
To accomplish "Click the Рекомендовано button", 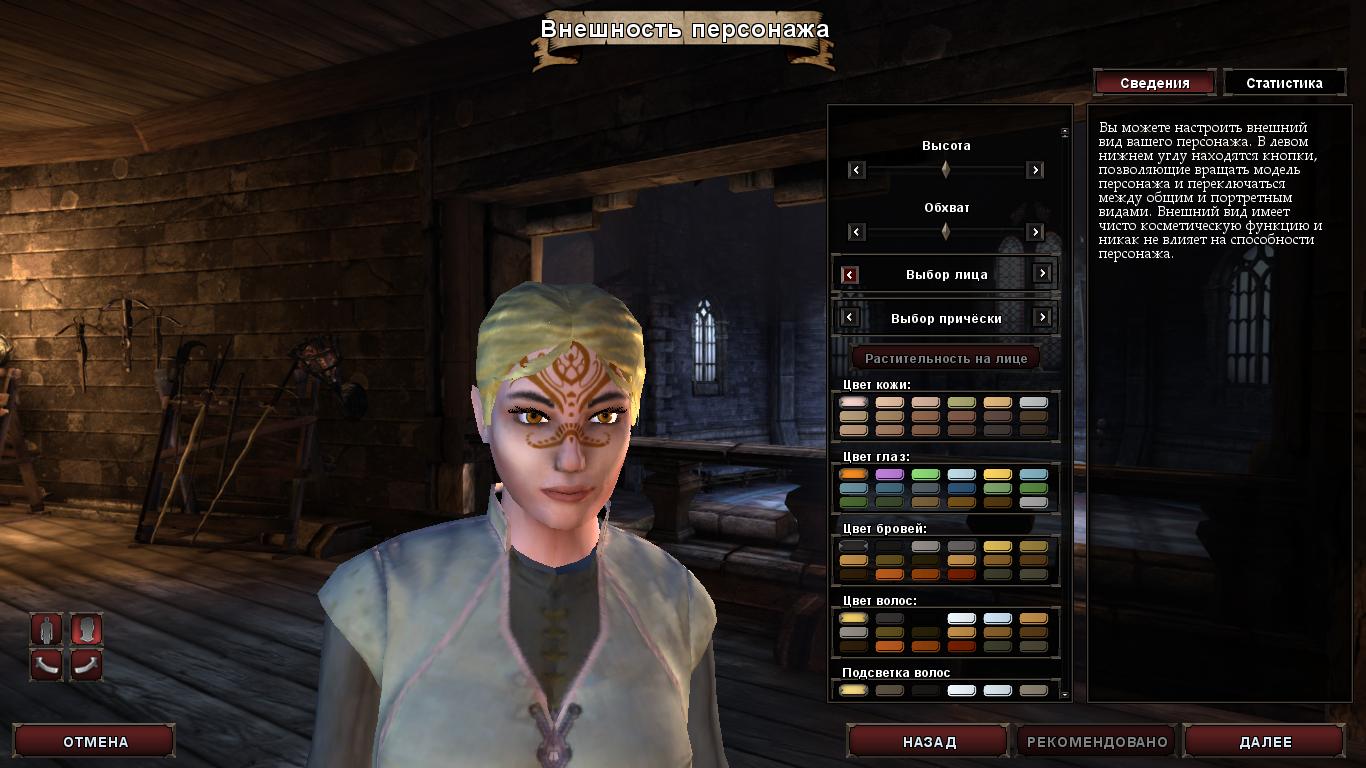I will [x=1097, y=742].
